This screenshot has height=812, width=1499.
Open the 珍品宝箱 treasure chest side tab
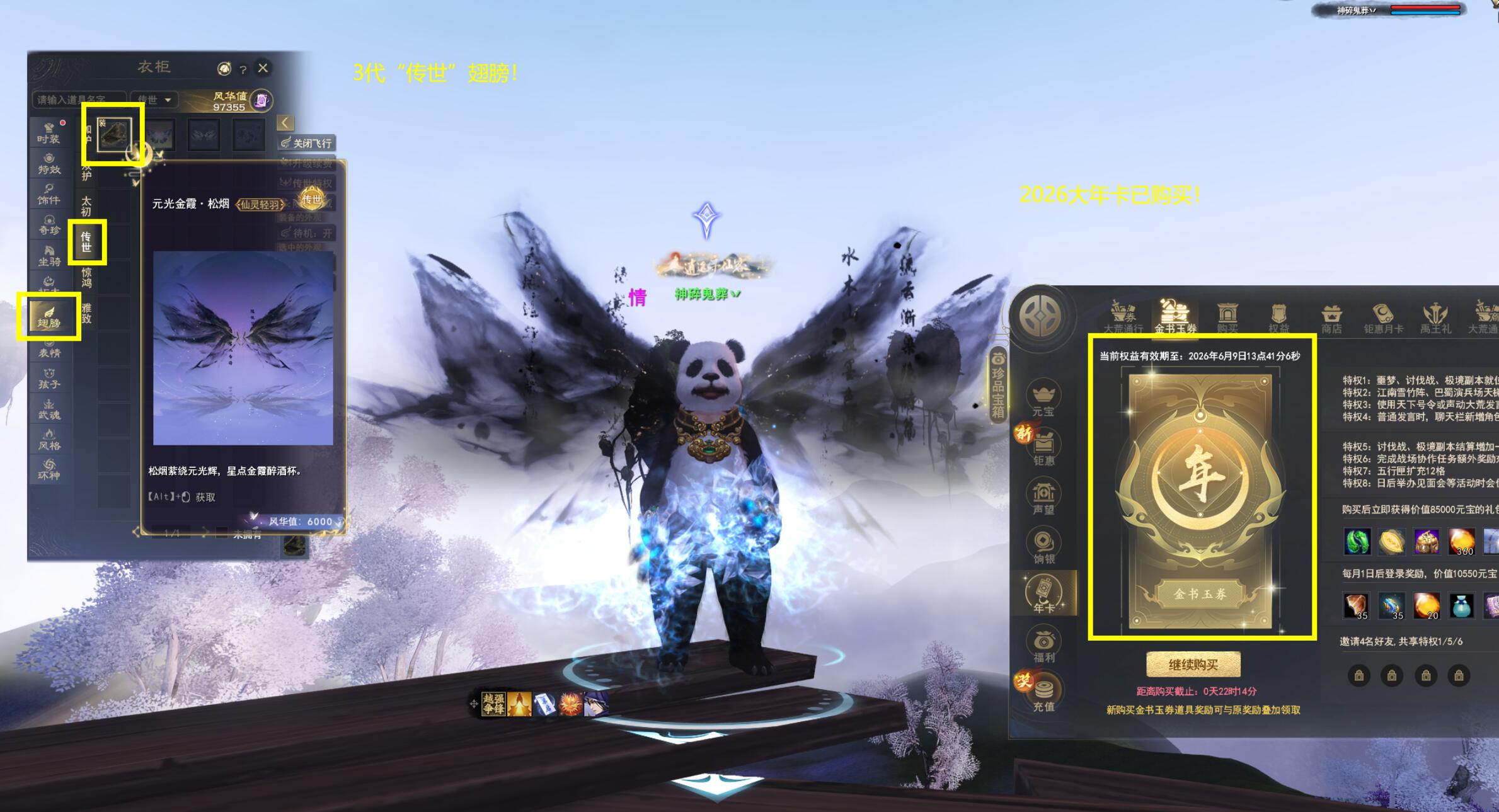click(x=998, y=384)
